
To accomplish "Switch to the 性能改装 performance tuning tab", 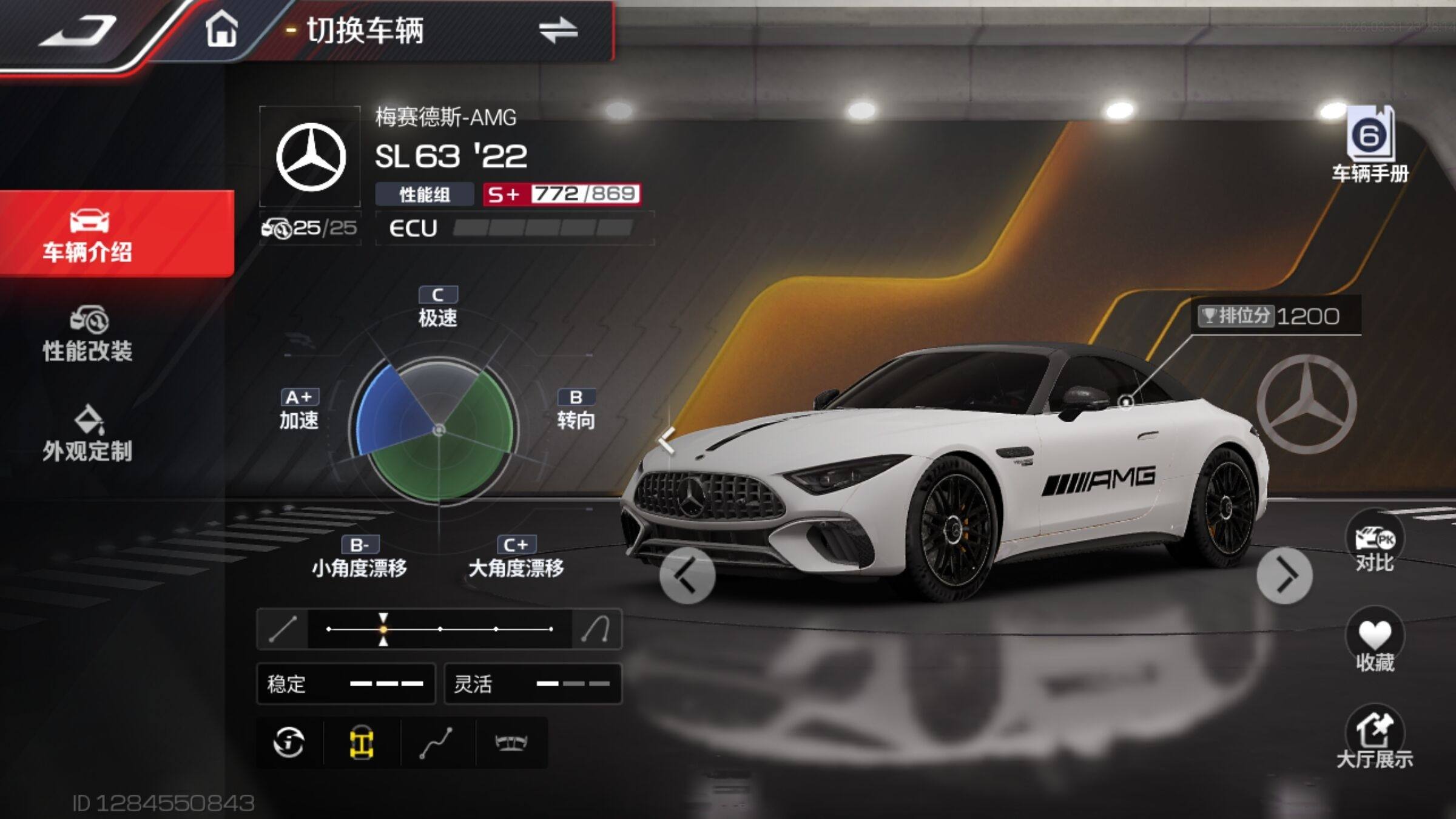I will click(x=88, y=335).
